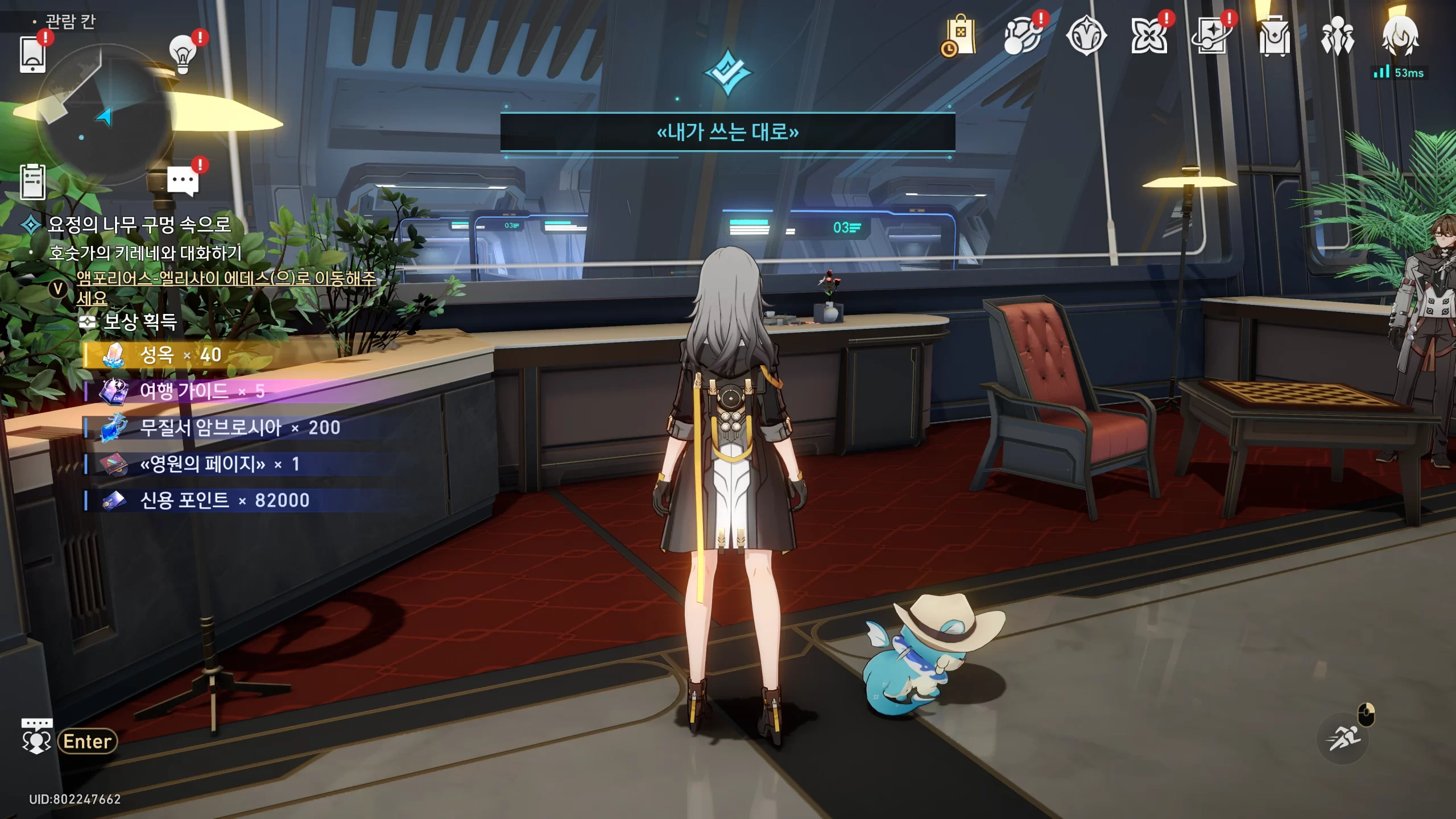The image size is (1456, 819).
Task: Open the star card warp icon
Action: pos(1212,36)
